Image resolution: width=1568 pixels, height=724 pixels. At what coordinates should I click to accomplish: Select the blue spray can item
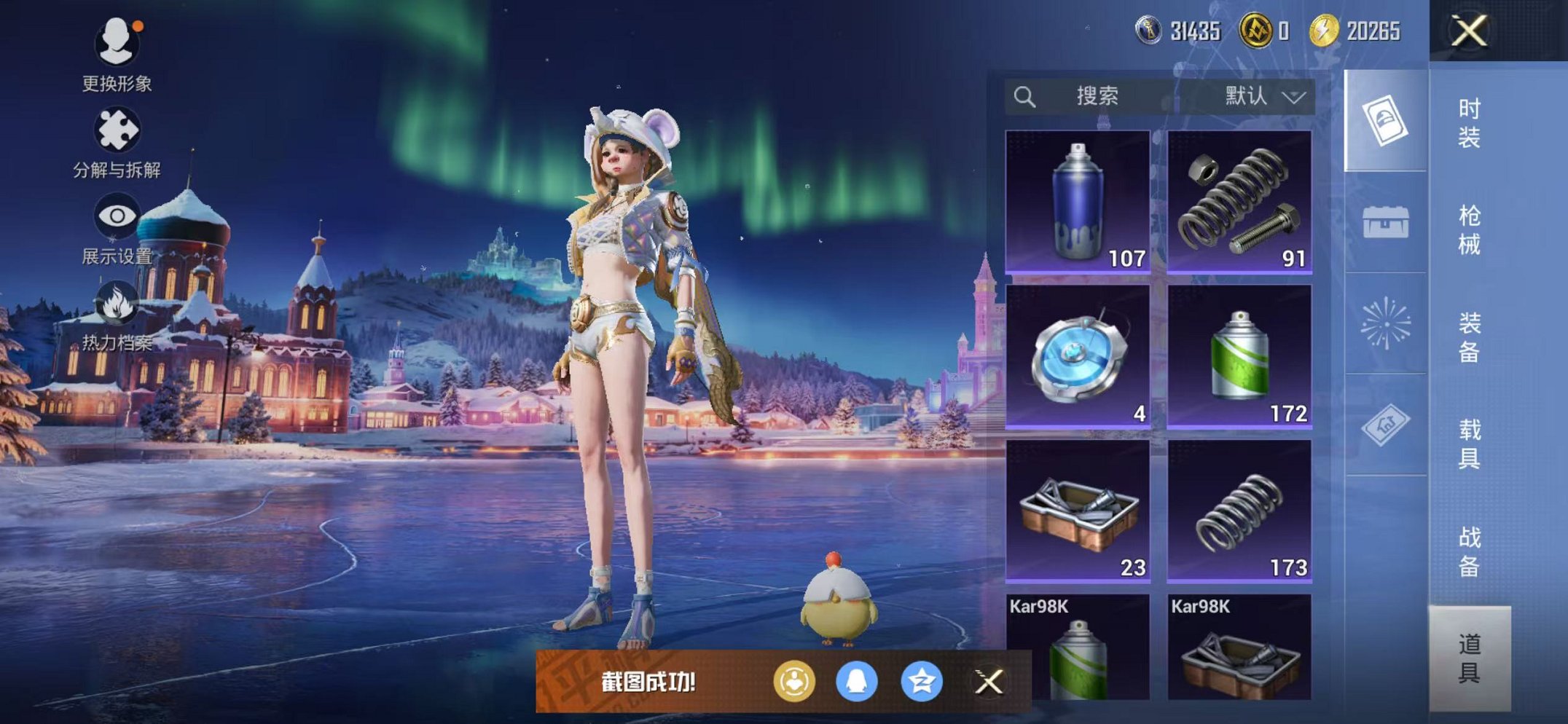coord(1078,202)
